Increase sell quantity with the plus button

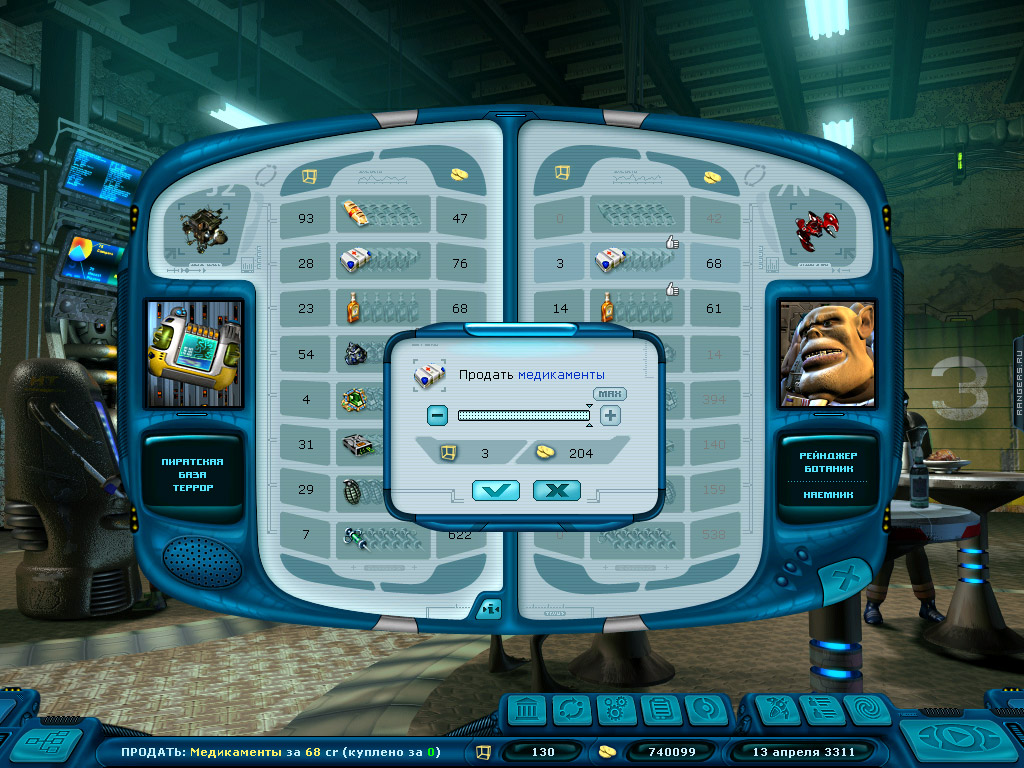tap(610, 416)
